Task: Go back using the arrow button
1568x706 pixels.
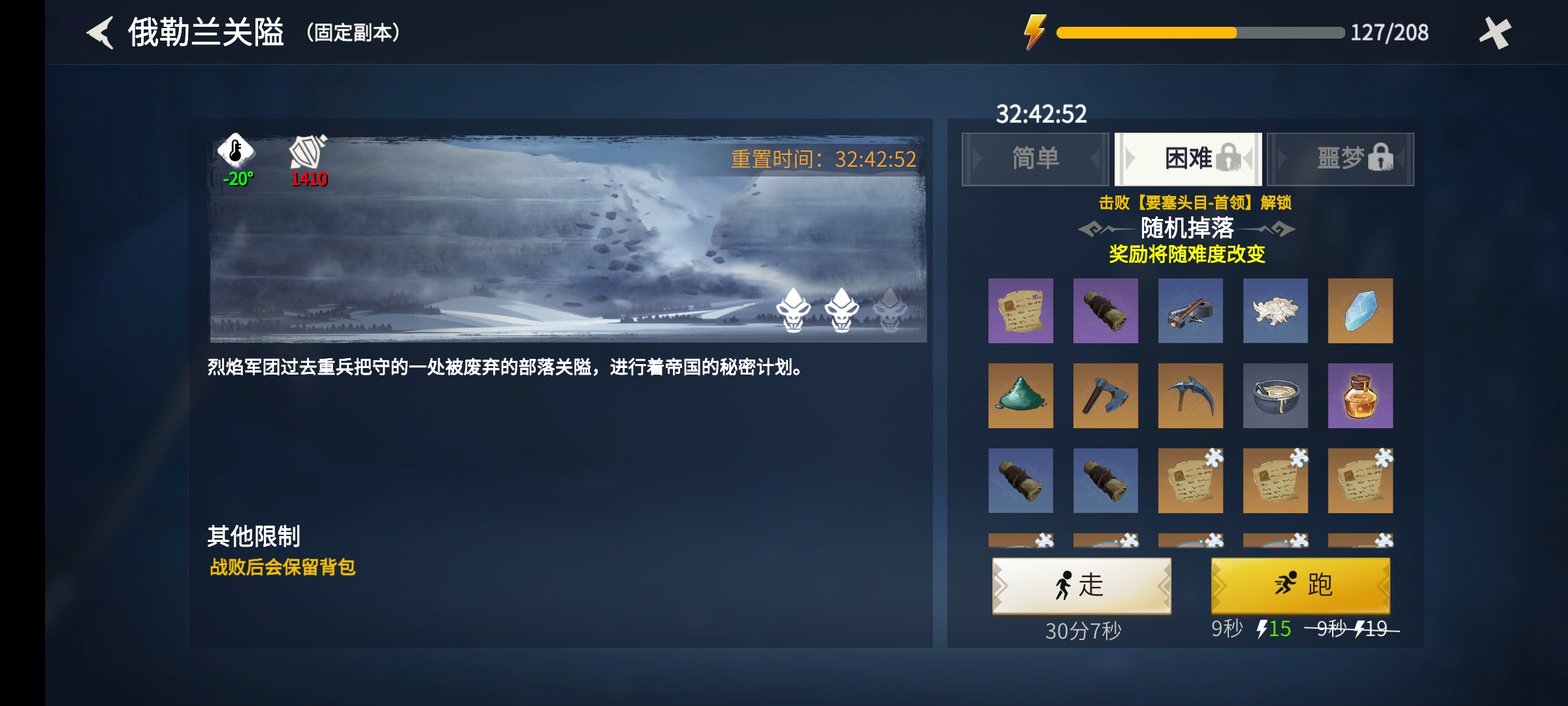Action: click(101, 33)
